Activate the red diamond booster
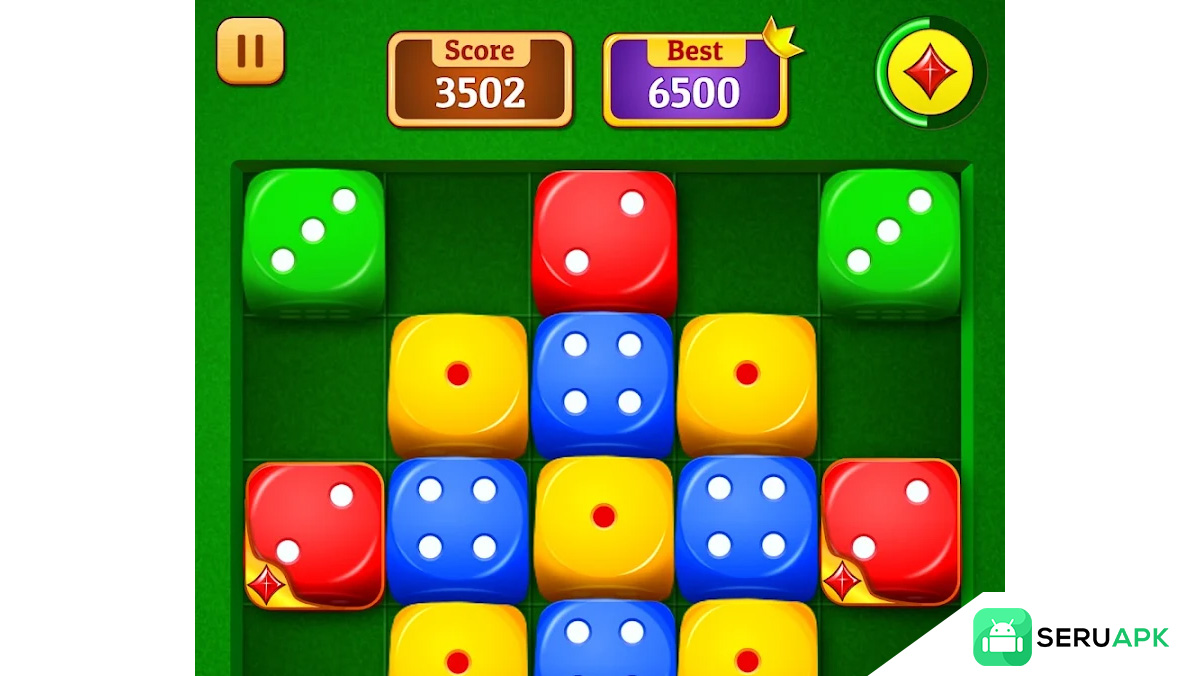Viewport: 1200px width, 676px height. (930, 72)
